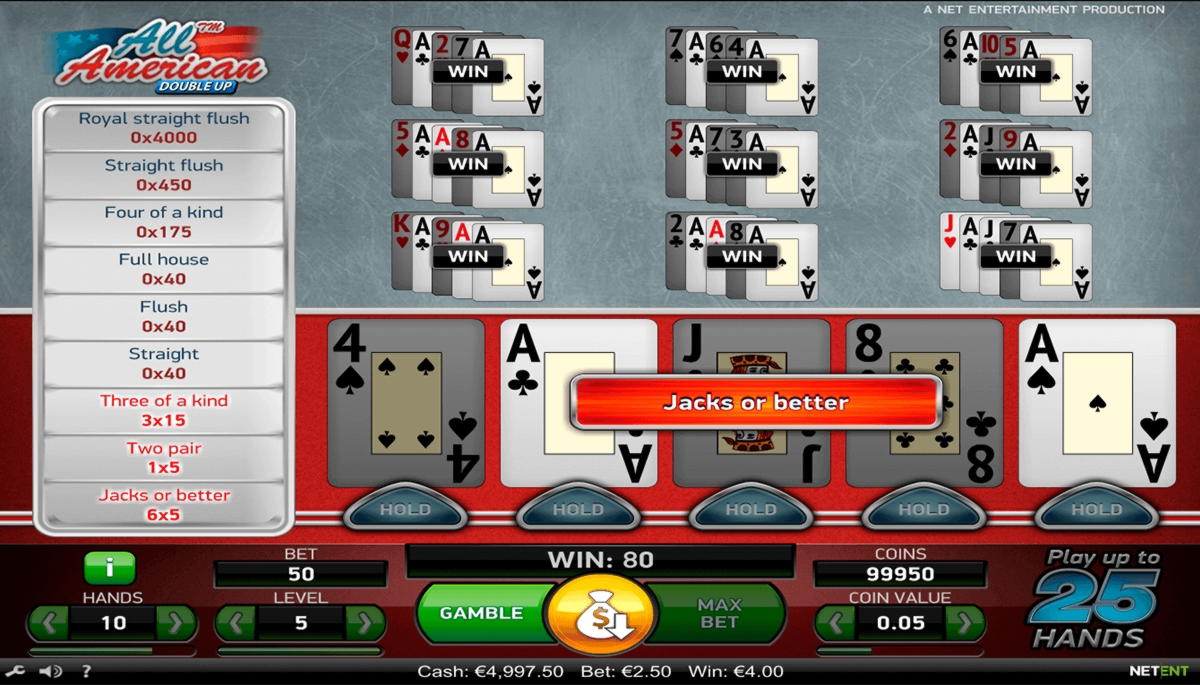The width and height of the screenshot is (1200, 685).
Task: Toggle sound with the speaker icon
Action: (x=49, y=672)
